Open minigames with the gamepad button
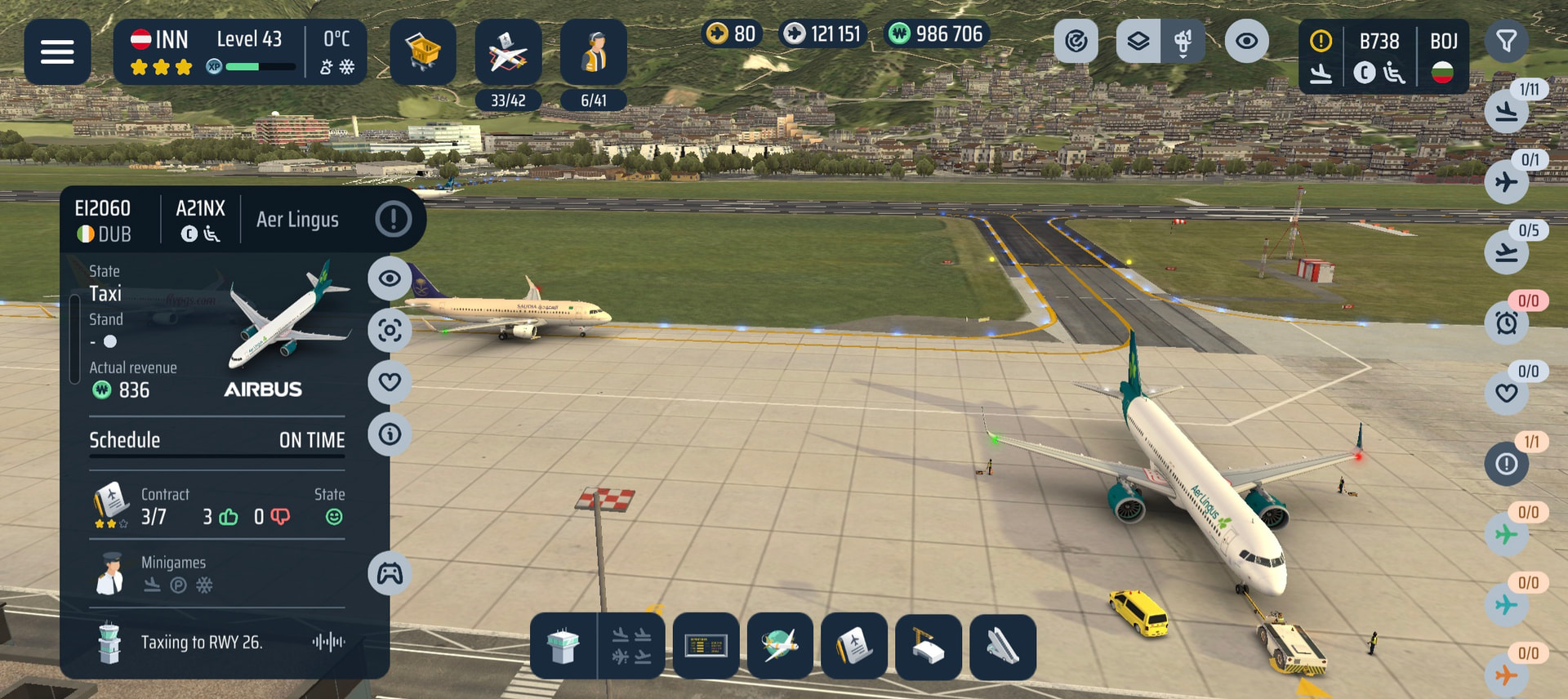The width and height of the screenshot is (1568, 699). (x=390, y=574)
